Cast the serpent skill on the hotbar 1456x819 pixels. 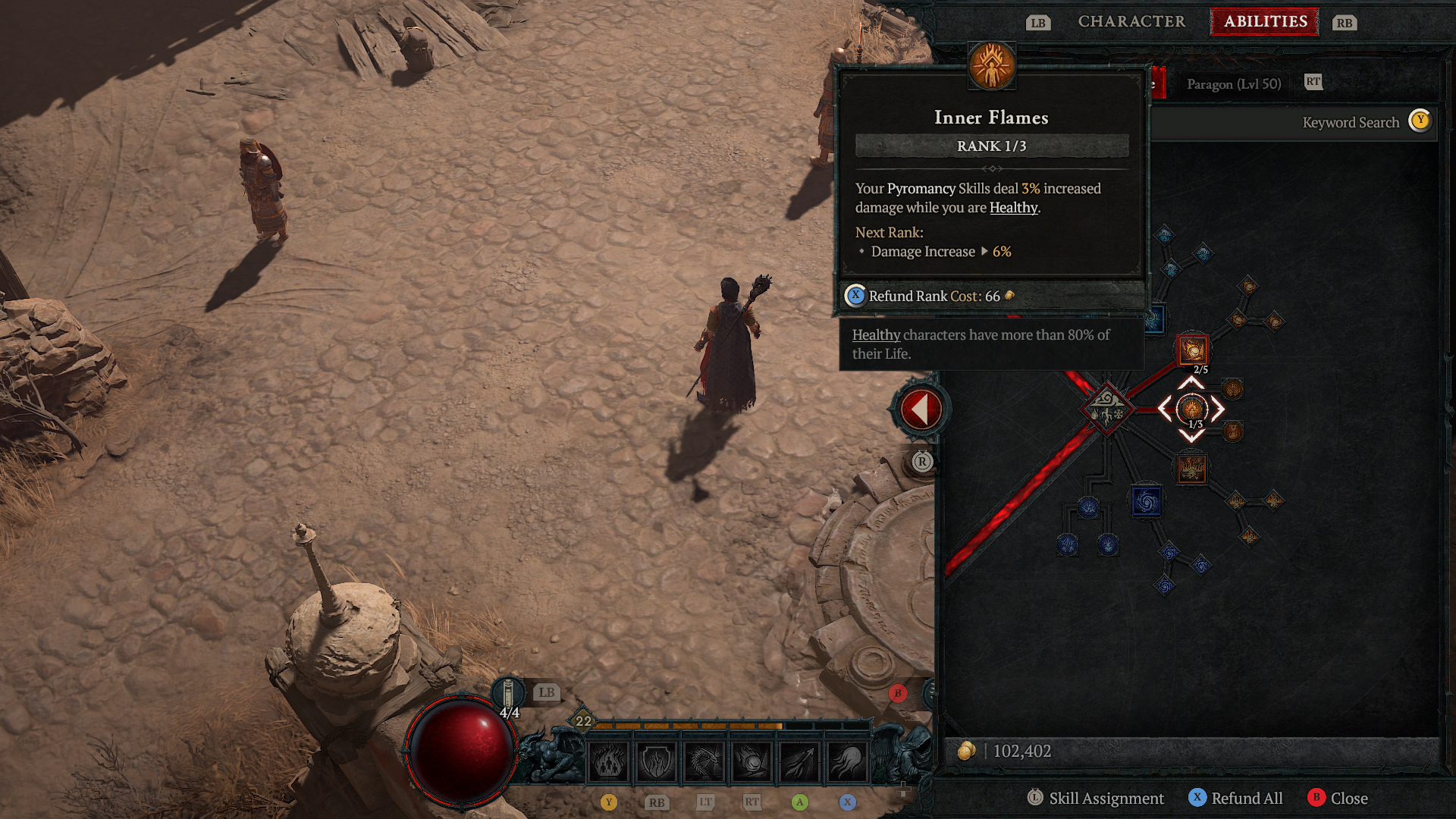(x=704, y=761)
